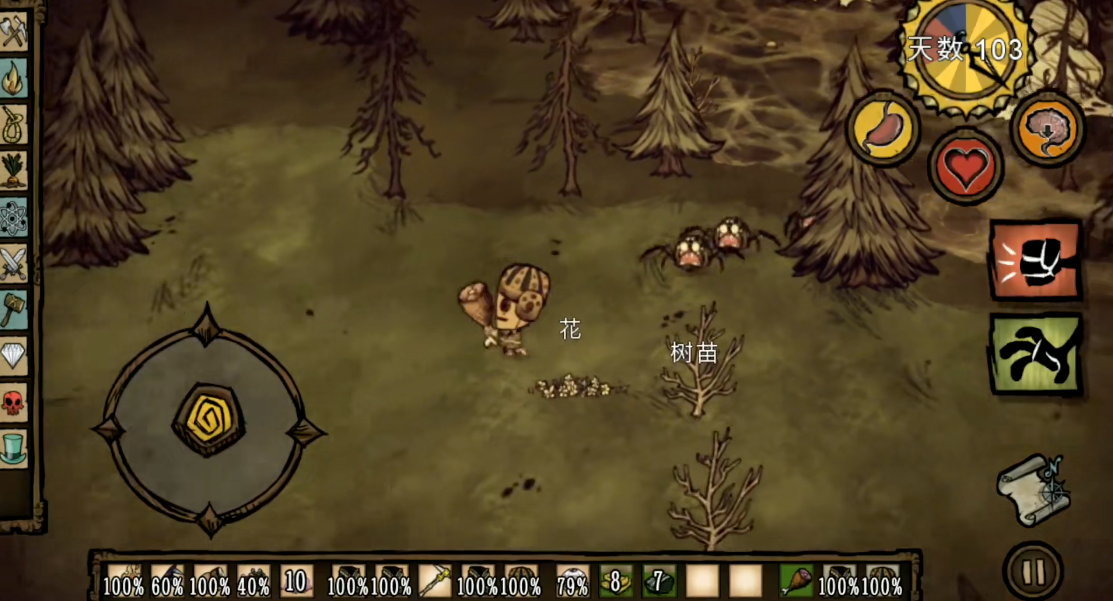Select the meat drumstick hand slot

click(x=796, y=580)
